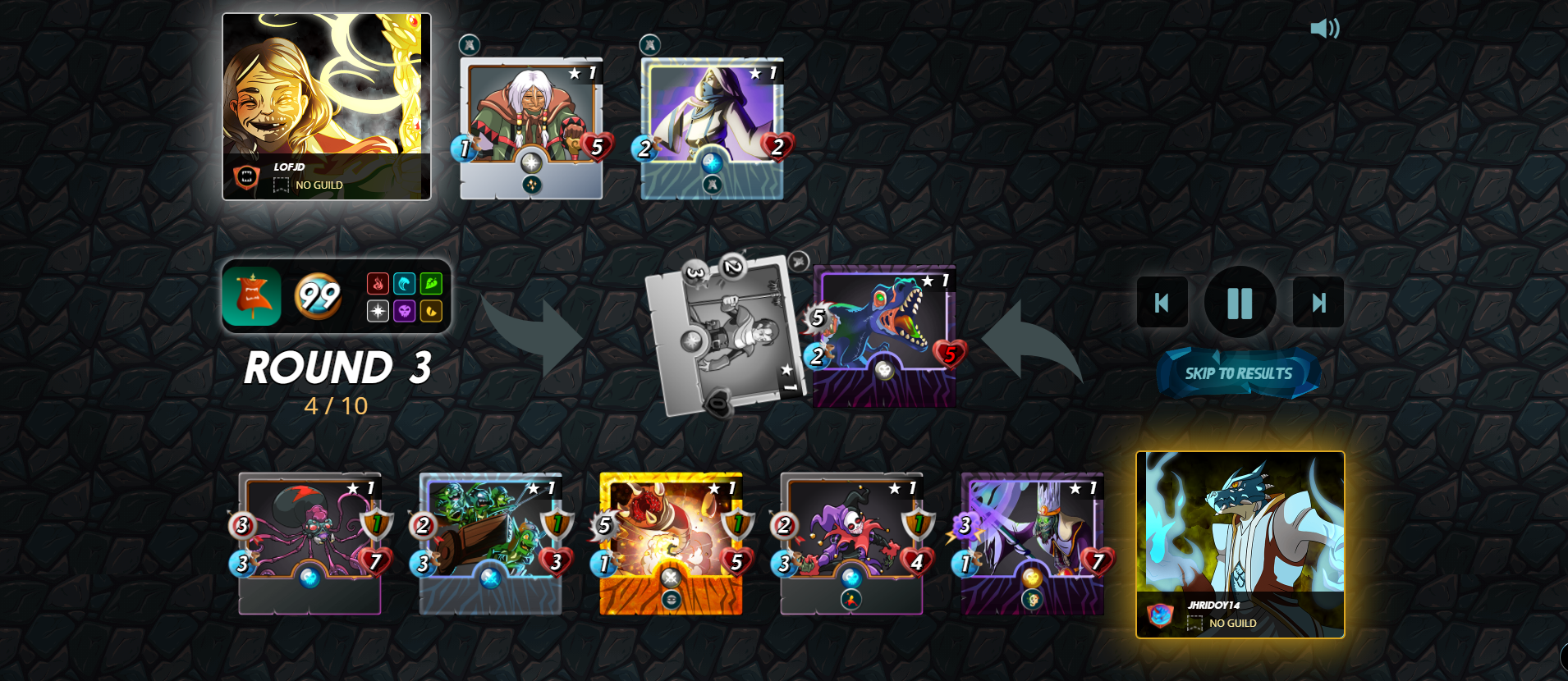This screenshot has height=681, width=1568.
Task: Click the NO GUILD placeholder beside LOFJD
Action: coord(279,185)
